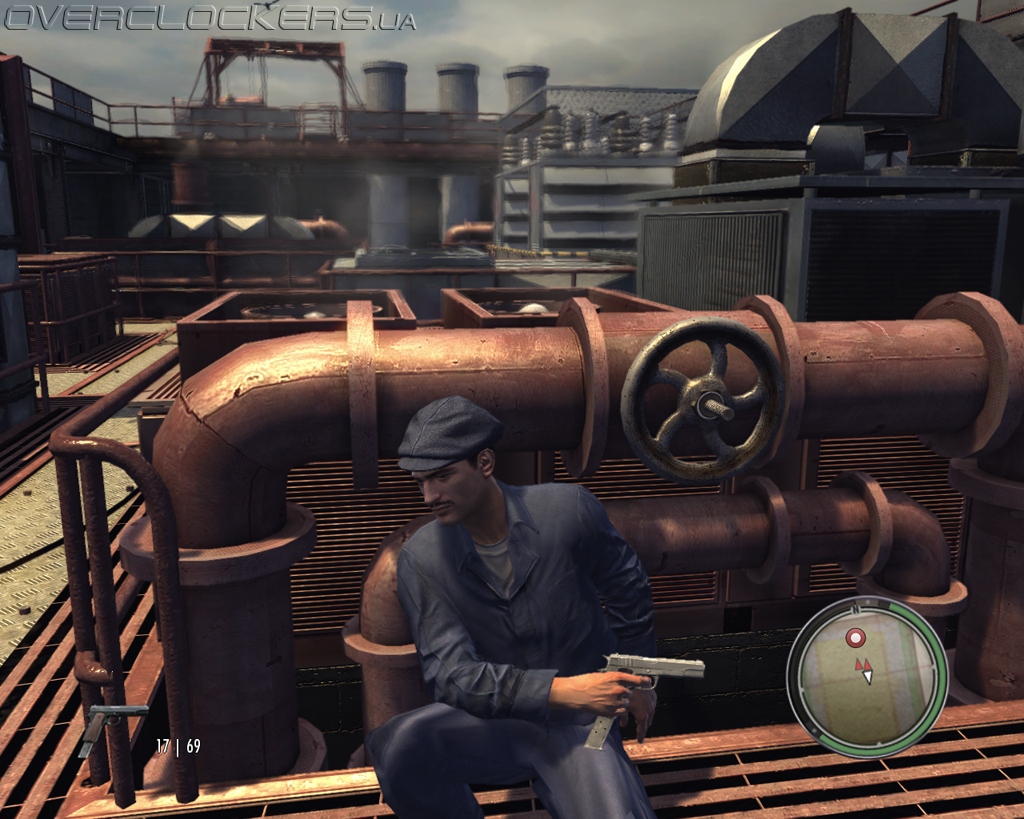
Task: Select the red objective marker on minimap
Action: pos(855,637)
